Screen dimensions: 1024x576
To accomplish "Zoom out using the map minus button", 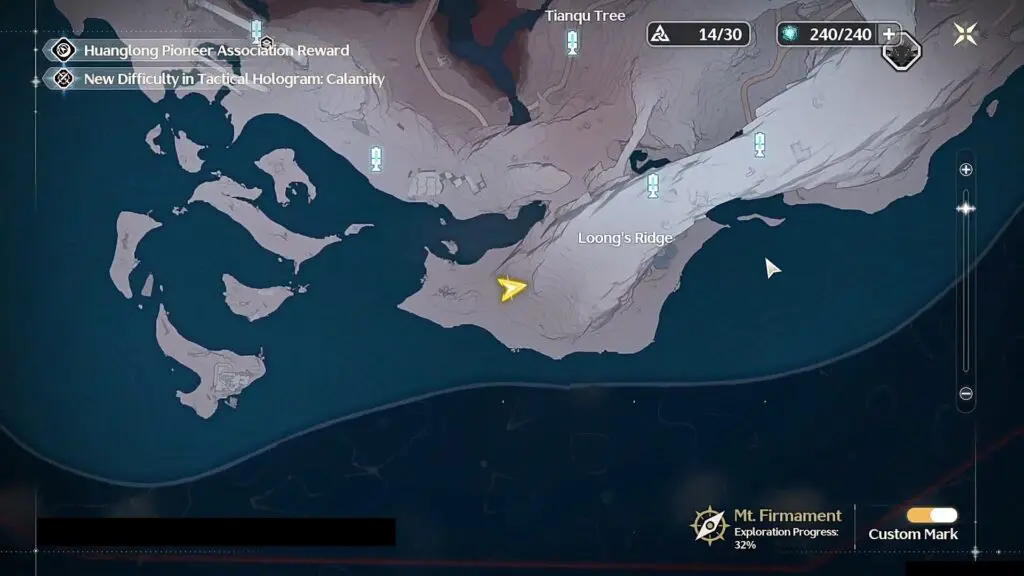I will pyautogui.click(x=966, y=394).
